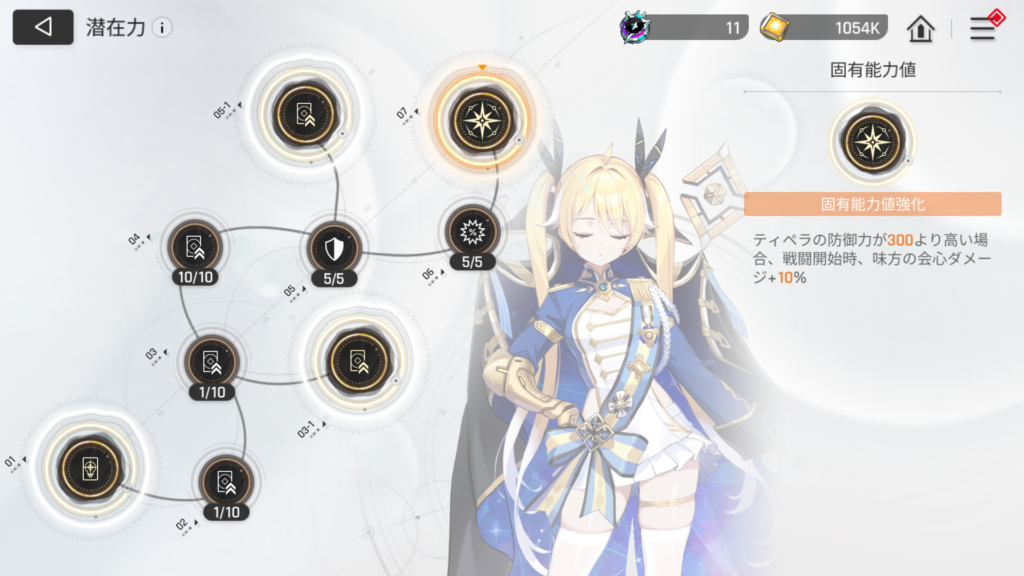Return to home via the house icon
1024x576 pixels.
tap(920, 28)
